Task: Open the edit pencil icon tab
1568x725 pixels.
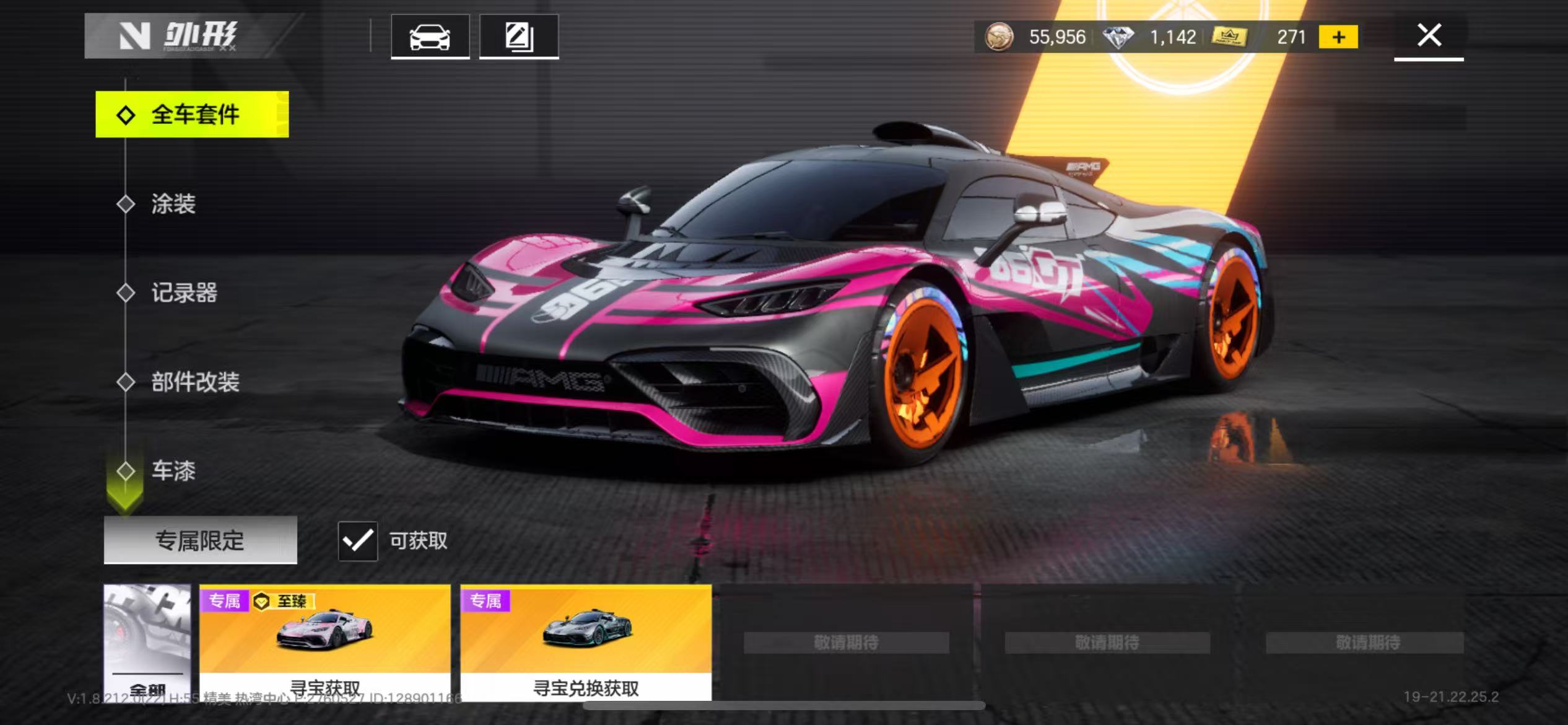Action: tap(519, 37)
